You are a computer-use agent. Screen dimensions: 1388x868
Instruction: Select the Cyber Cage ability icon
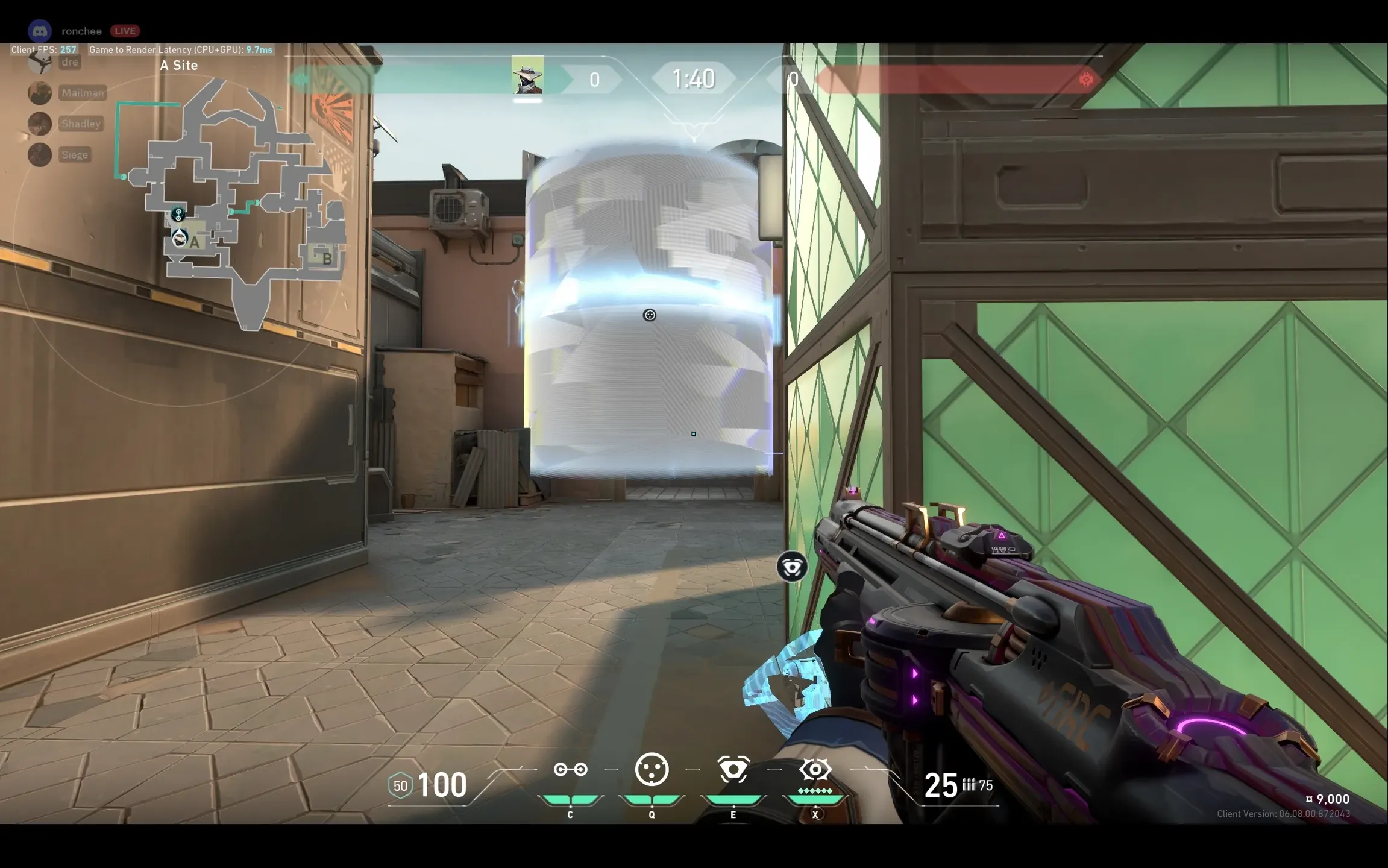point(652,770)
